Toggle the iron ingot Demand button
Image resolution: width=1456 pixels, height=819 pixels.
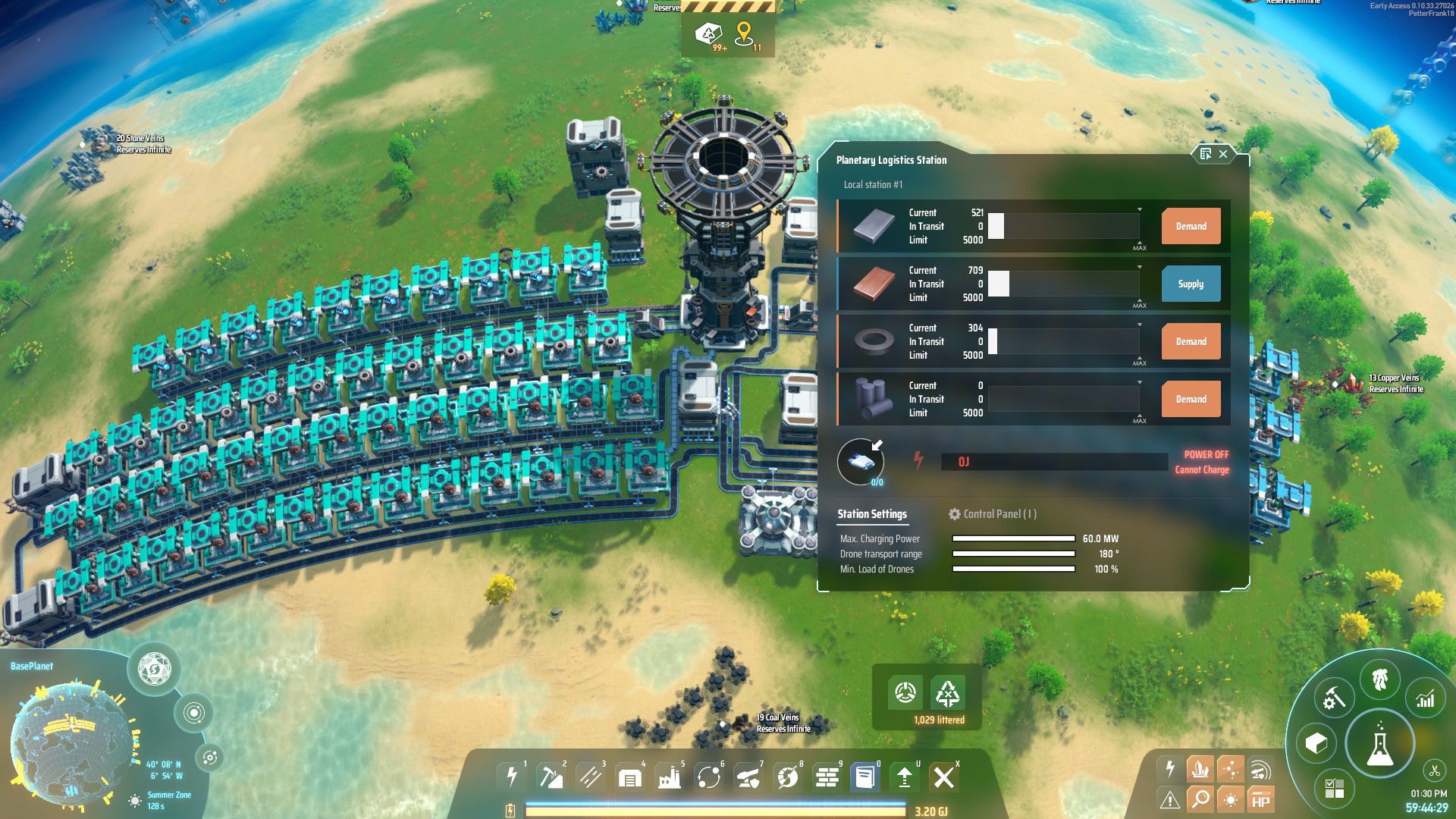coord(1191,227)
